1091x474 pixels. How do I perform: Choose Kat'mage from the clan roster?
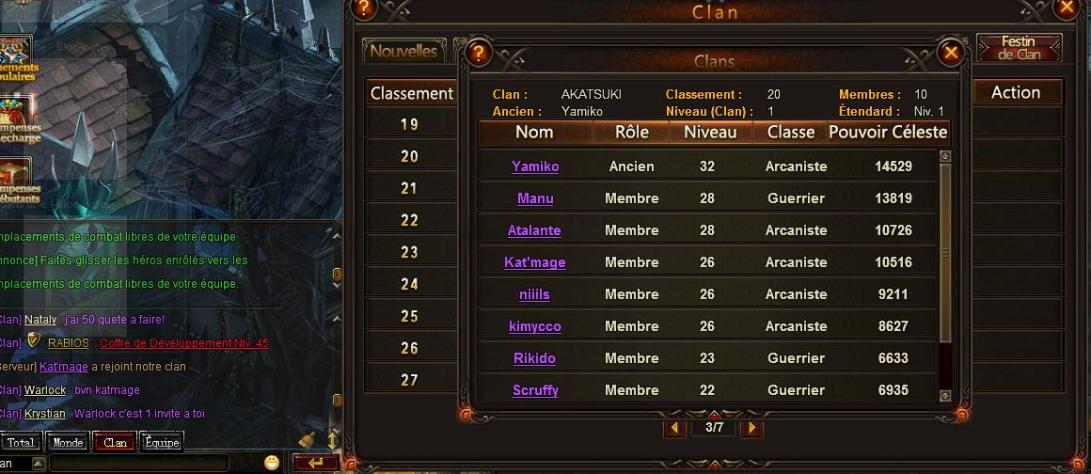point(535,263)
